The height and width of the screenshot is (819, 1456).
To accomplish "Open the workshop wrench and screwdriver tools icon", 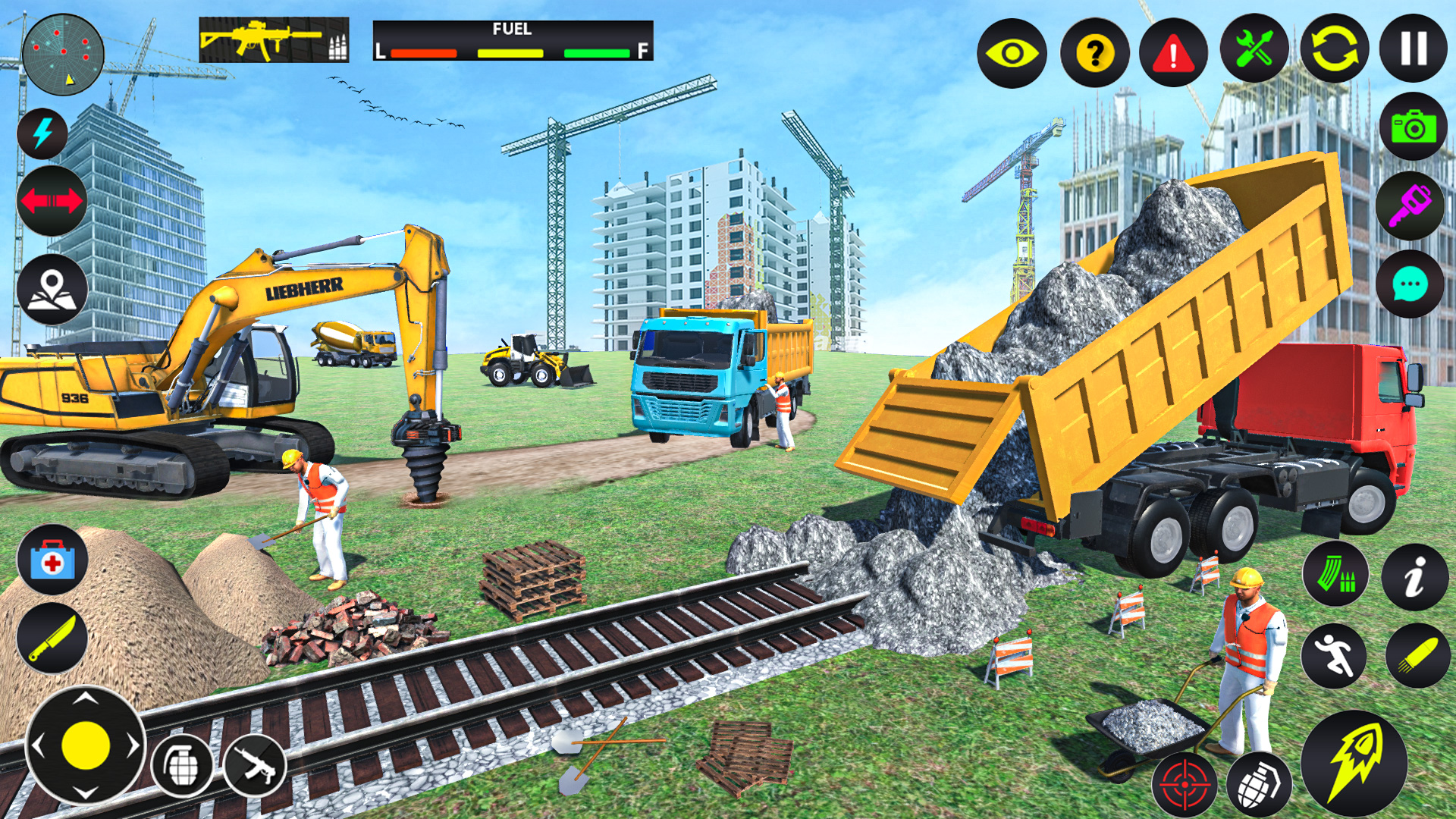I will coord(1254,53).
